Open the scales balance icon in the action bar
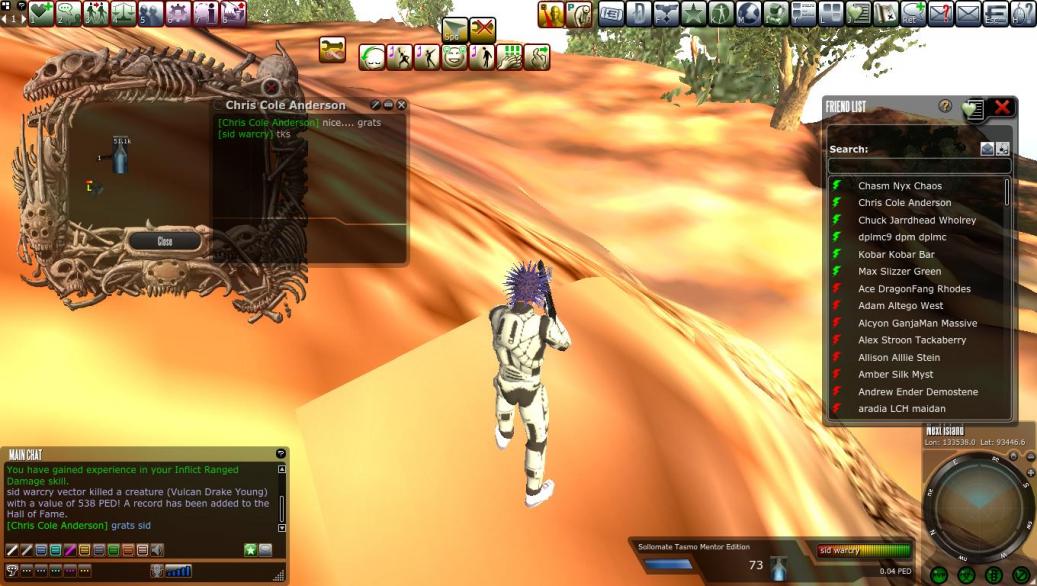1037x586 pixels. click(124, 13)
